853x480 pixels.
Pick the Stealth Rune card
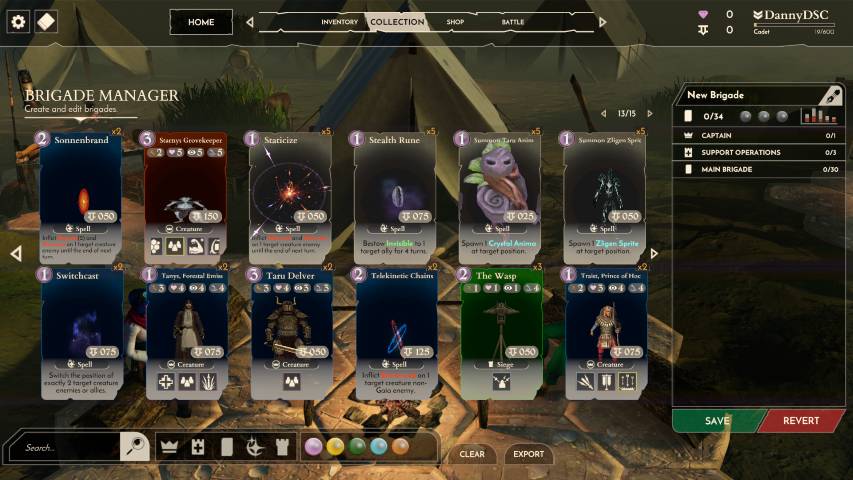(x=394, y=195)
